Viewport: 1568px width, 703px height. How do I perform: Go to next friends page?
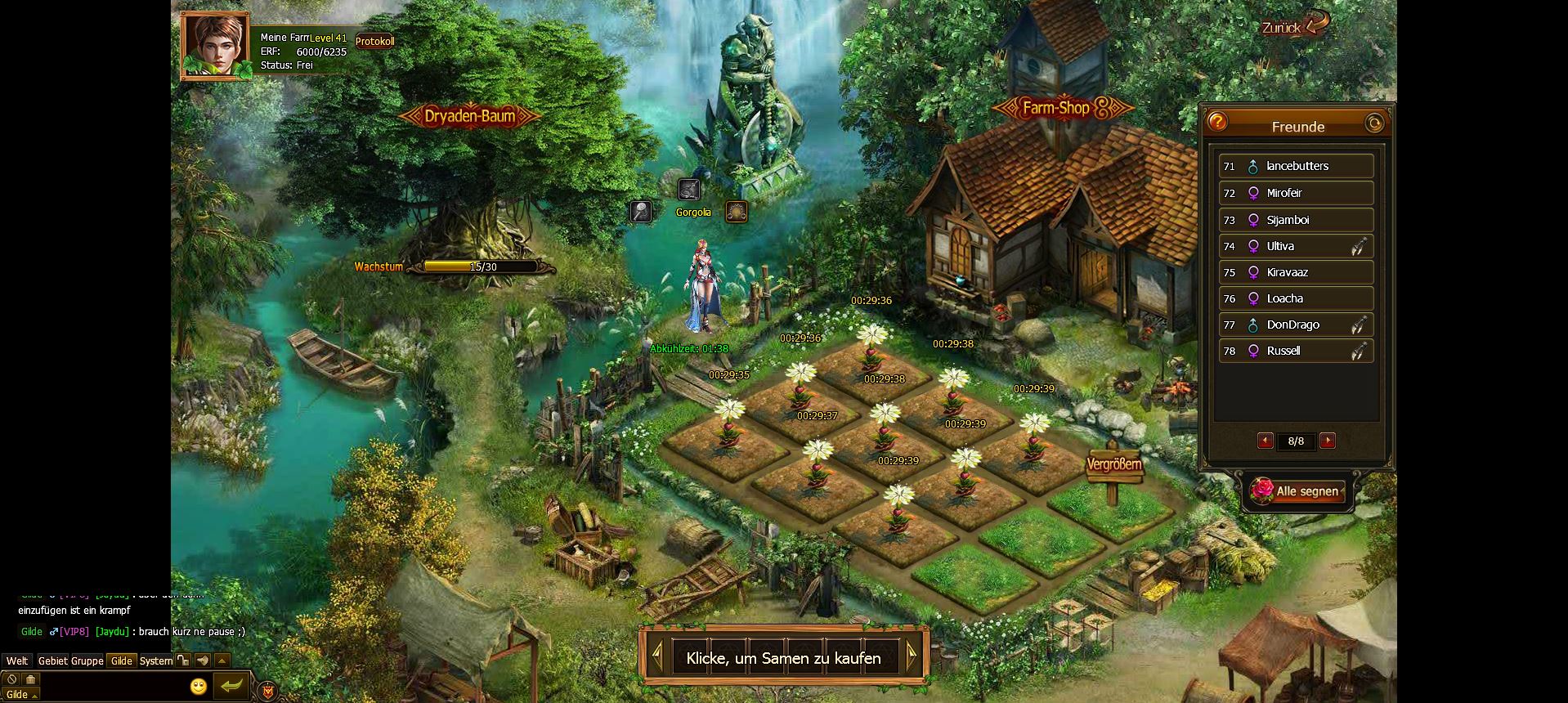pyautogui.click(x=1328, y=441)
